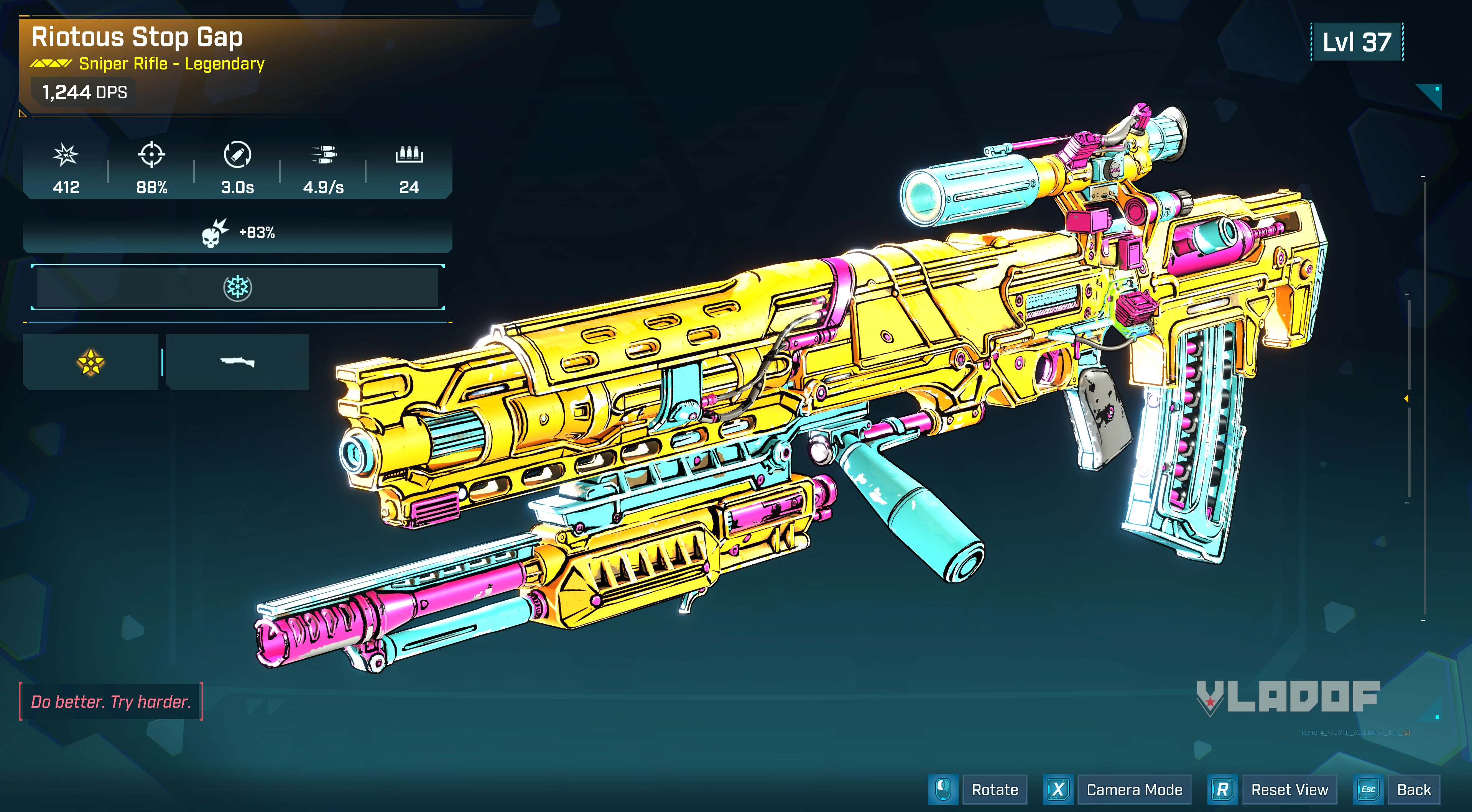The height and width of the screenshot is (812, 1472).
Task: Select the underbarrel shotgun attachment slot
Action: [237, 362]
